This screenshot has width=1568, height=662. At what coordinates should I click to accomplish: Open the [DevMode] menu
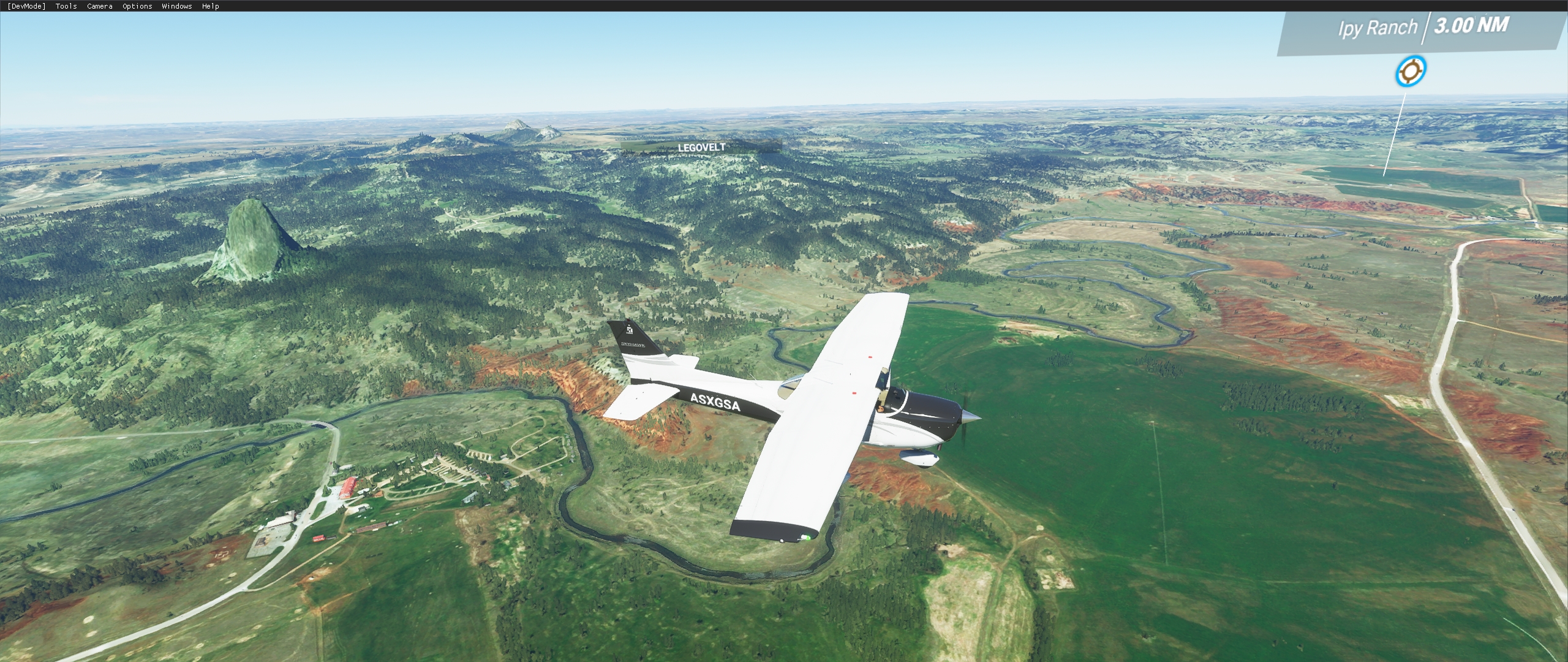click(x=26, y=6)
